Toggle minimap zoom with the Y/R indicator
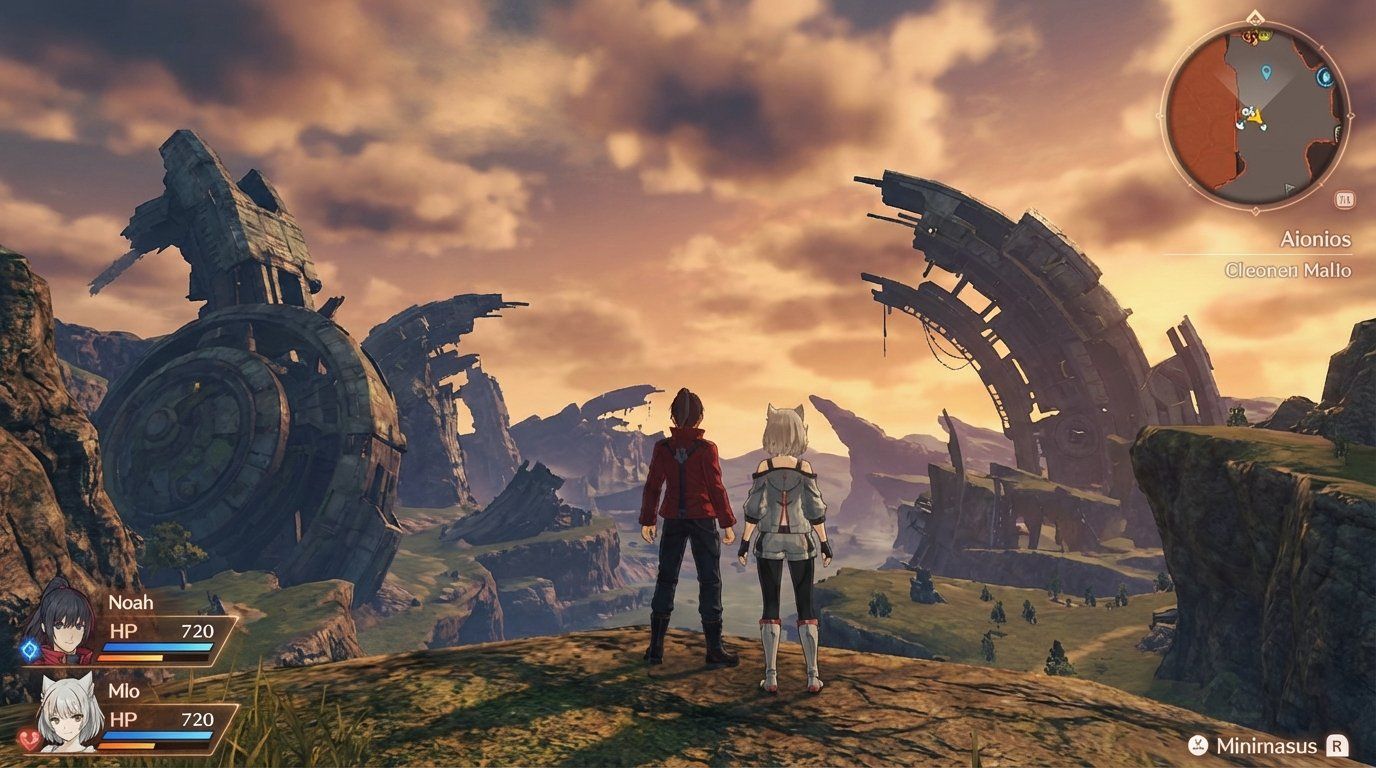 (1343, 199)
